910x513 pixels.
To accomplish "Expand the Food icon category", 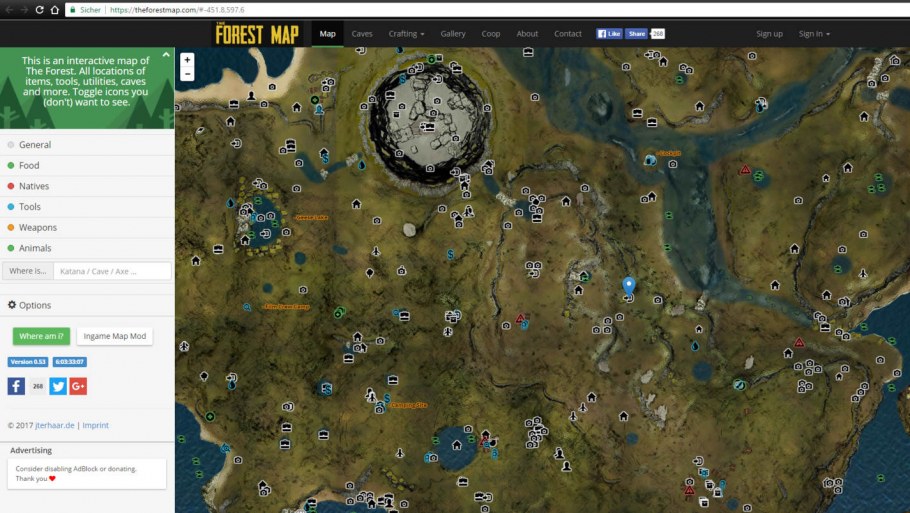I will [29, 166].
